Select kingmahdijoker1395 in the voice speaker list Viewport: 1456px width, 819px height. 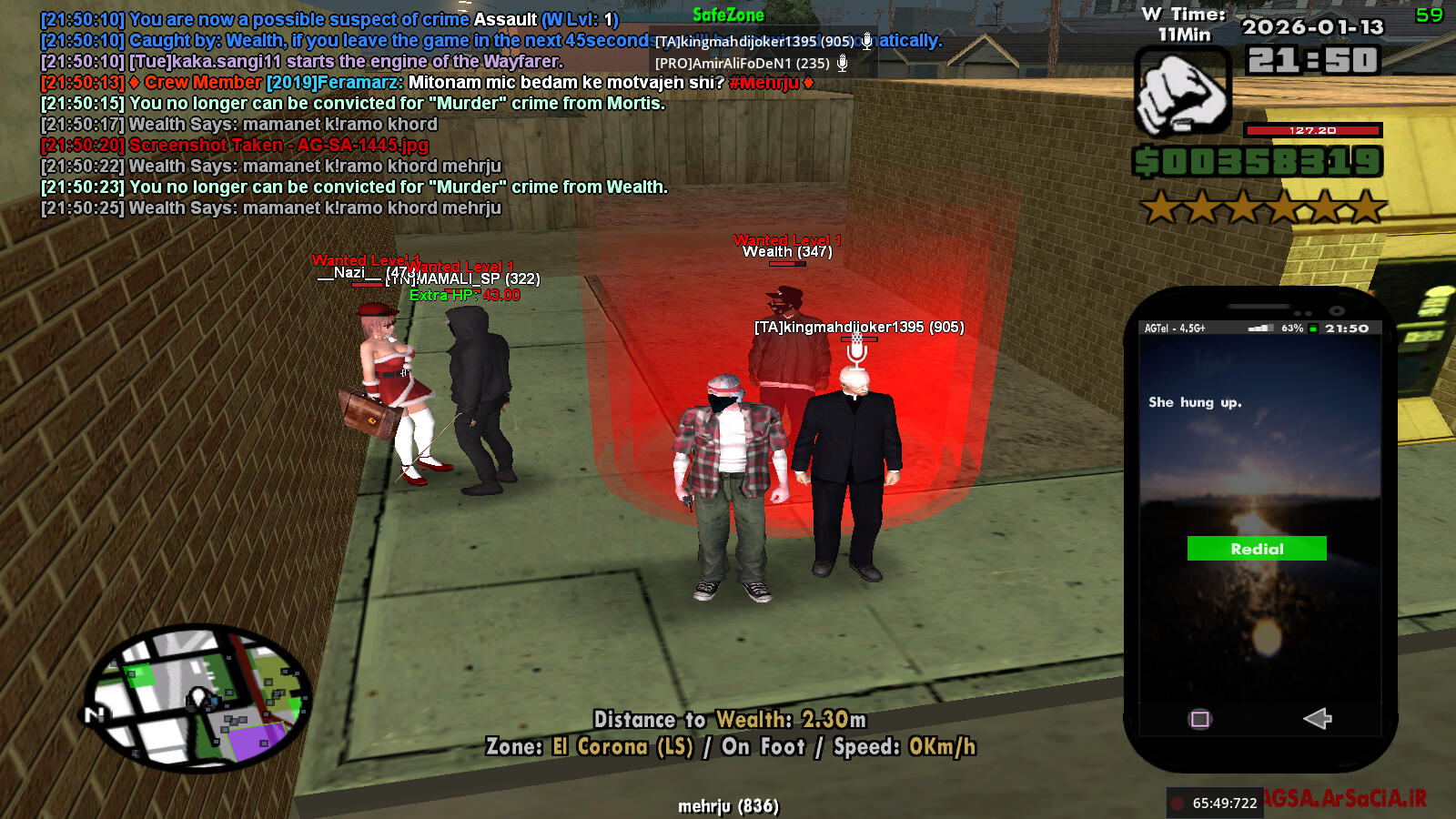coord(754,41)
